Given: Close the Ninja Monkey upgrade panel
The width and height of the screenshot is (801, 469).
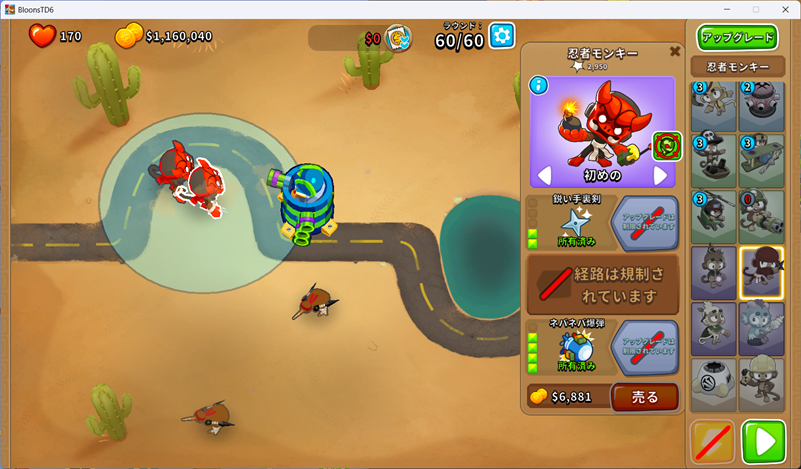Looking at the screenshot, I should point(675,51).
